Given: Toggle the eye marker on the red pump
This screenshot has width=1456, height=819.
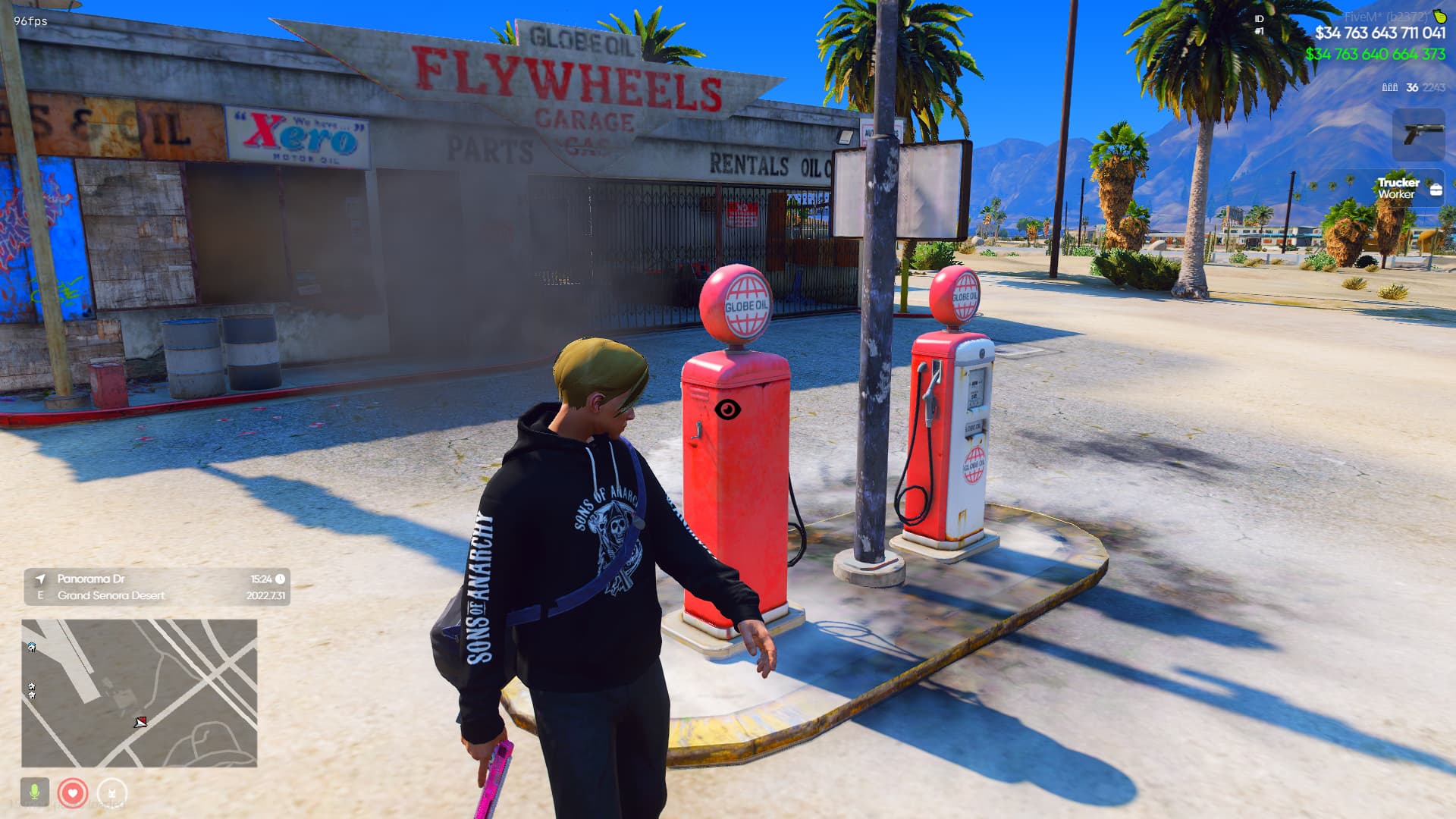Looking at the screenshot, I should 730,408.
